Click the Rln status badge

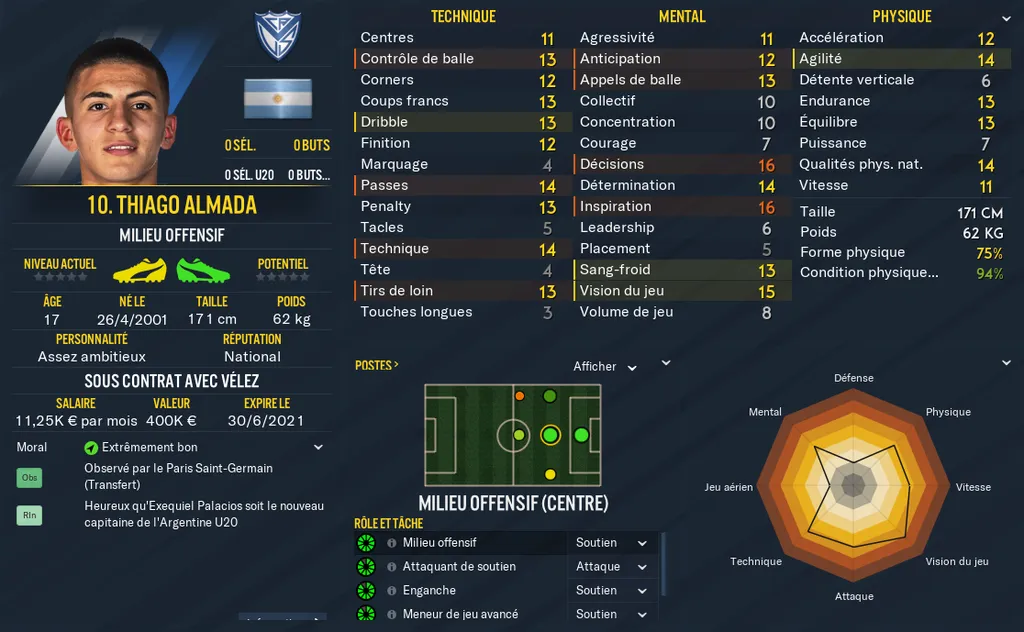pyautogui.click(x=30, y=516)
